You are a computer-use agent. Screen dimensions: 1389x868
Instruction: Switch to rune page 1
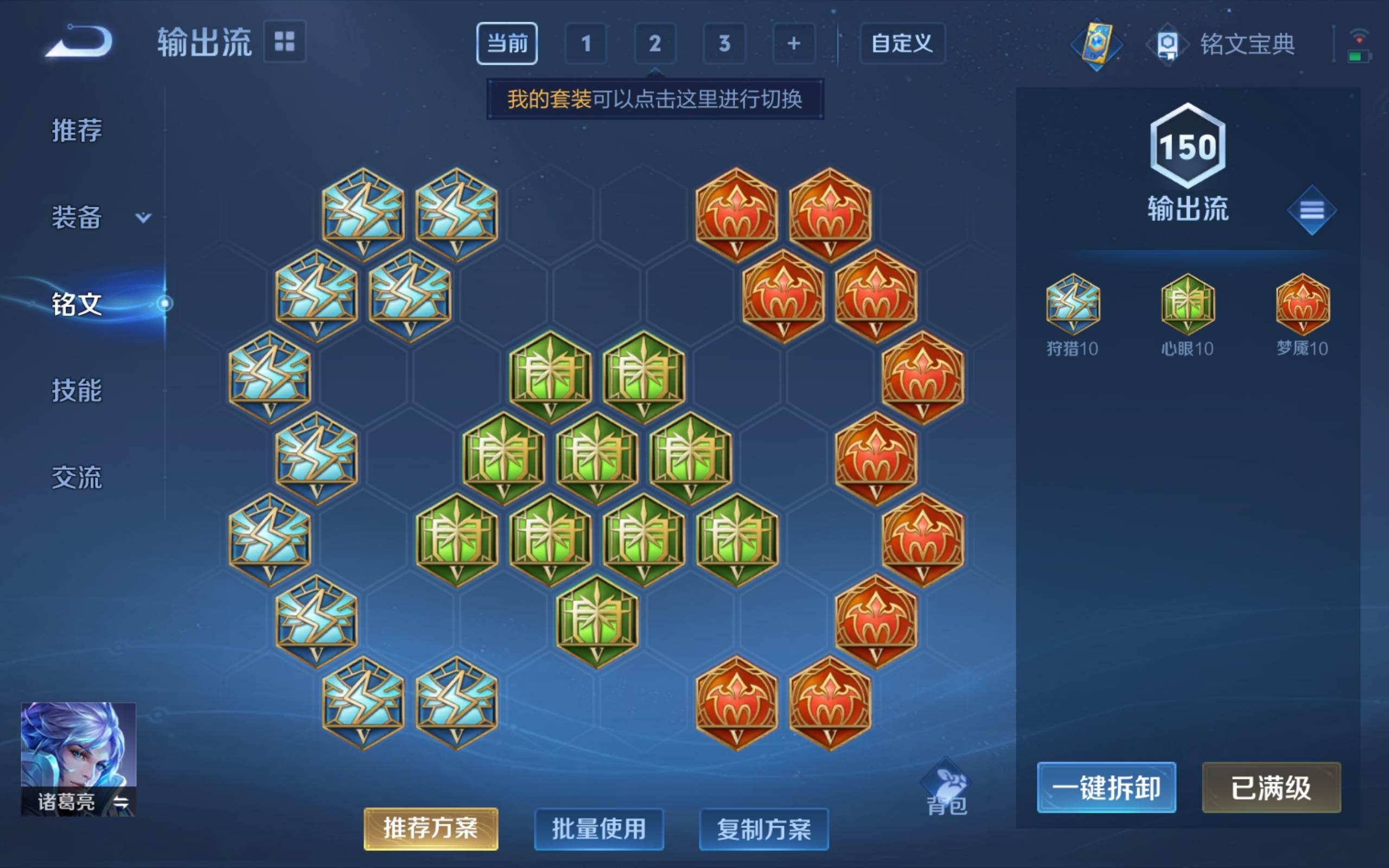(x=585, y=43)
